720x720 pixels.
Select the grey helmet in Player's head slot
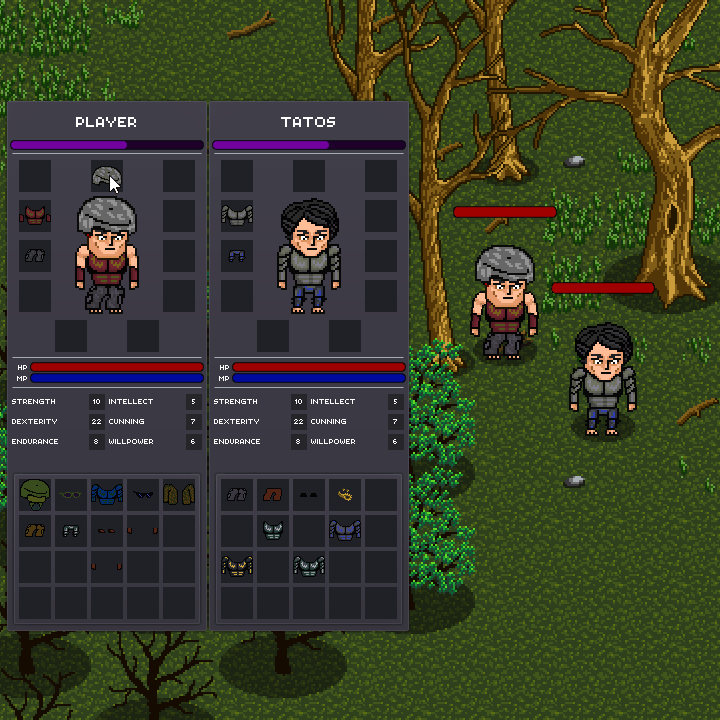106,177
